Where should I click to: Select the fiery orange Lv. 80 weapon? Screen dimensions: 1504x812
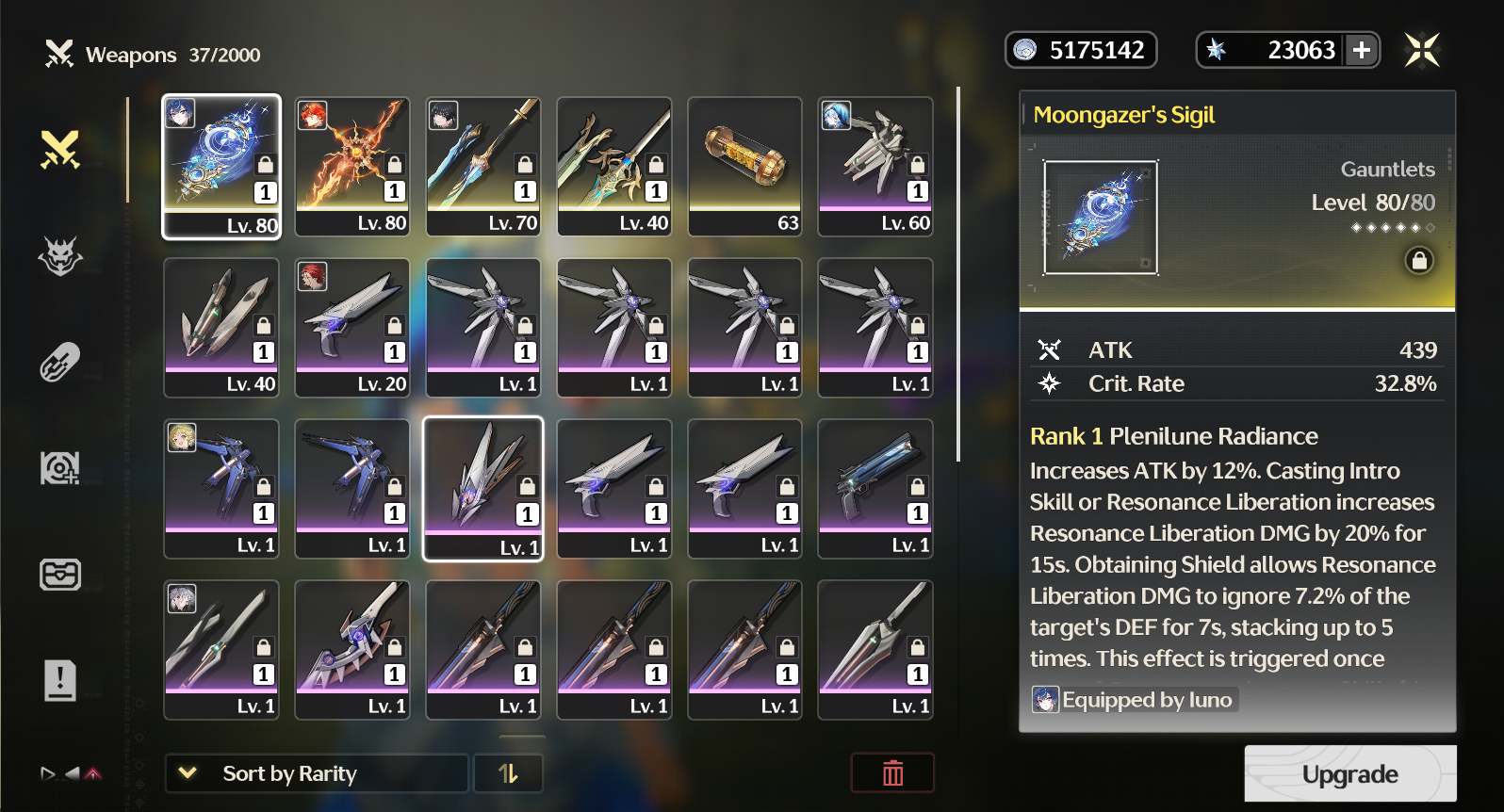tap(352, 167)
